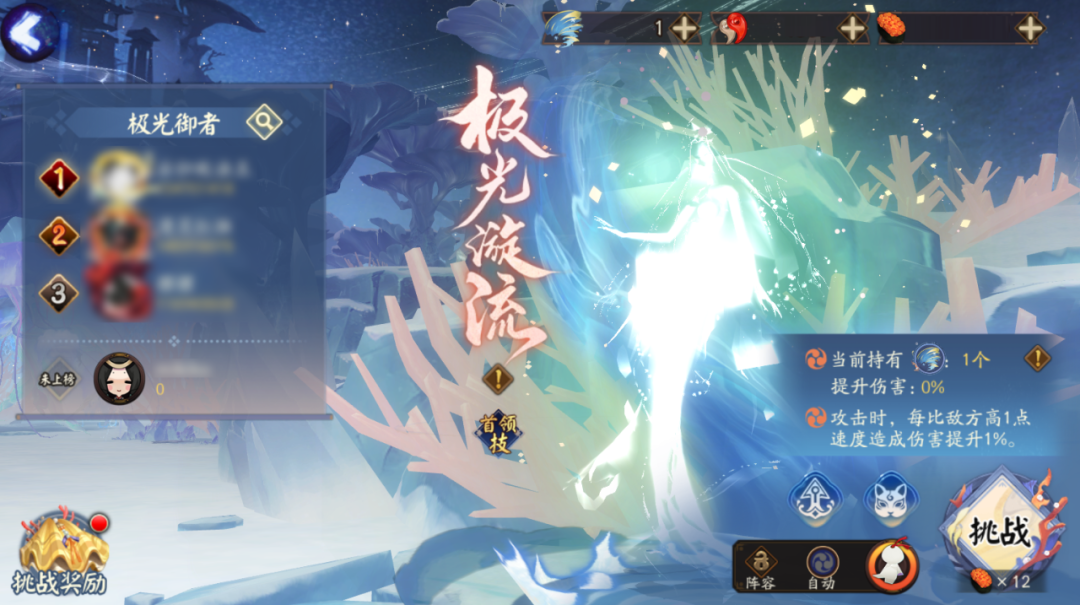
Task: Open the 极光御者 ranking search magnifier
Action: coord(264,122)
